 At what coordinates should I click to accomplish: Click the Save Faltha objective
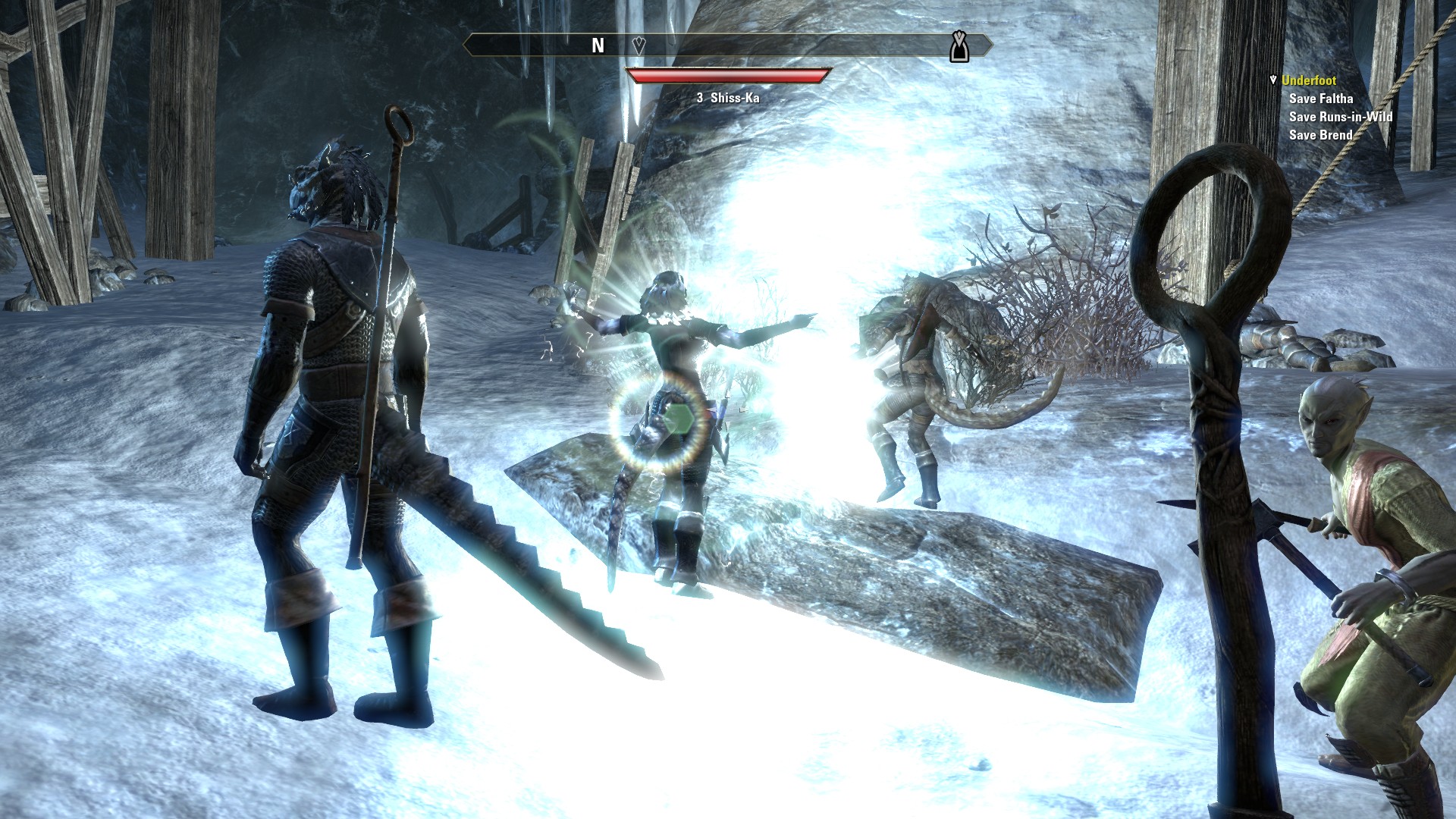coord(1320,99)
